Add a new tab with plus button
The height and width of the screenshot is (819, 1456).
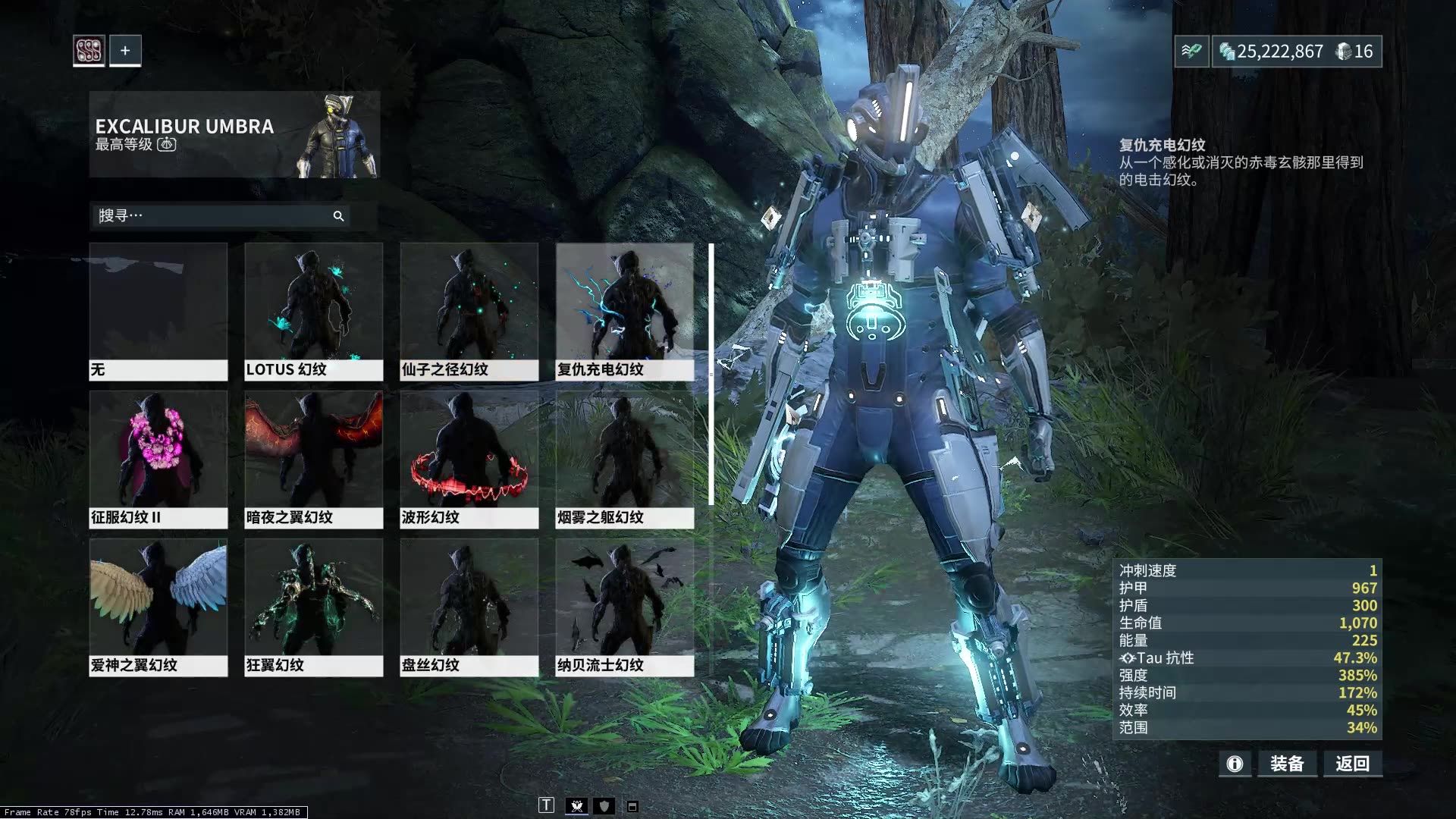[x=125, y=51]
